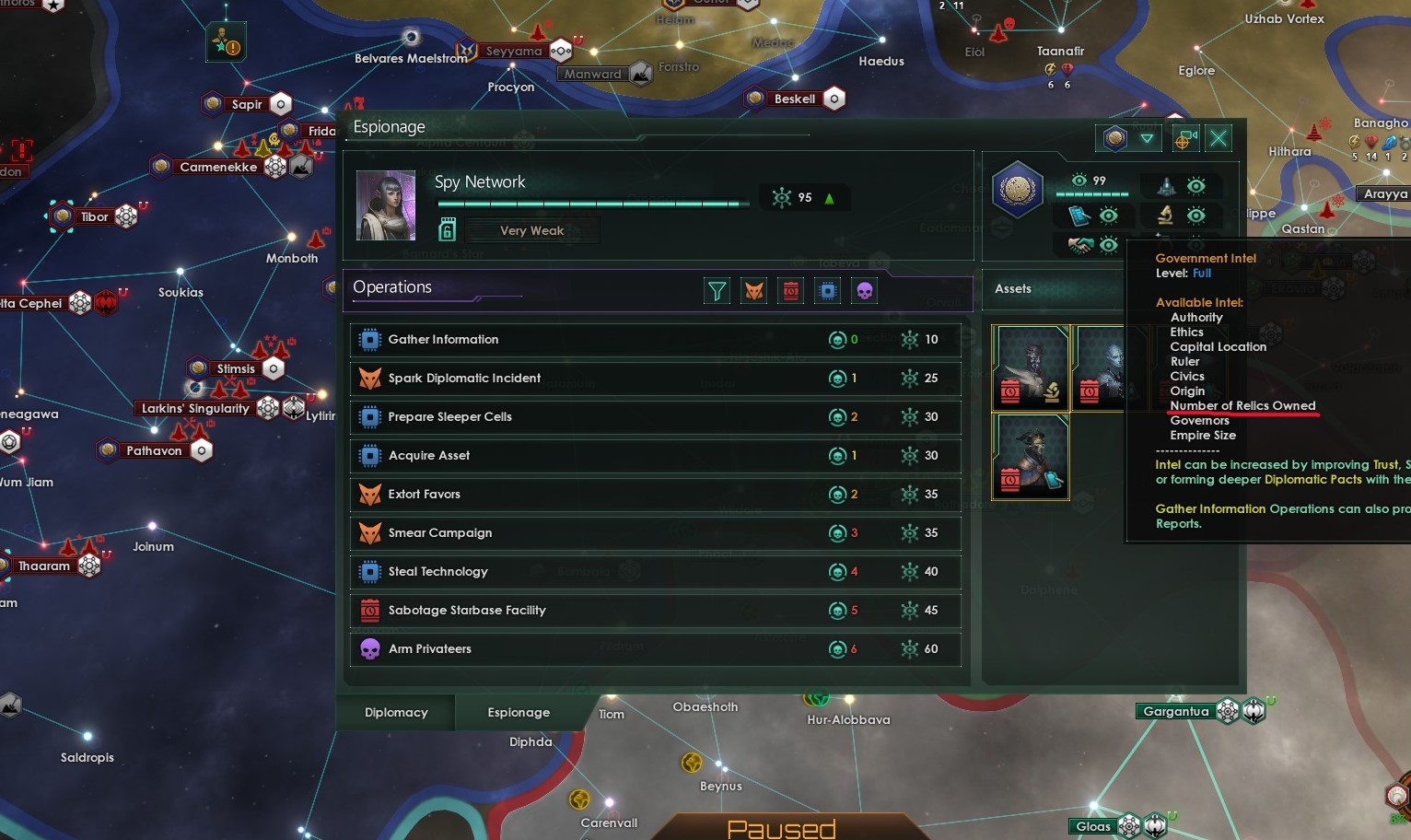Click the spy network eye icon beside 99
Screen dimensions: 1411x840
pyautogui.click(x=1079, y=181)
